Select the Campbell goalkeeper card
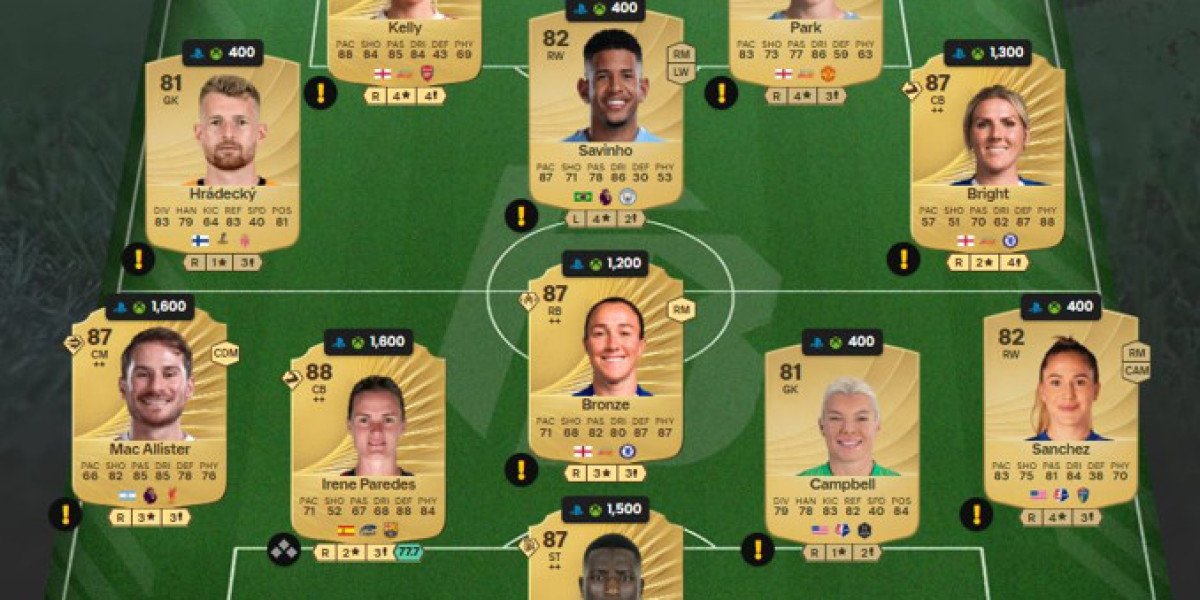This screenshot has height=600, width=1200. 841,440
